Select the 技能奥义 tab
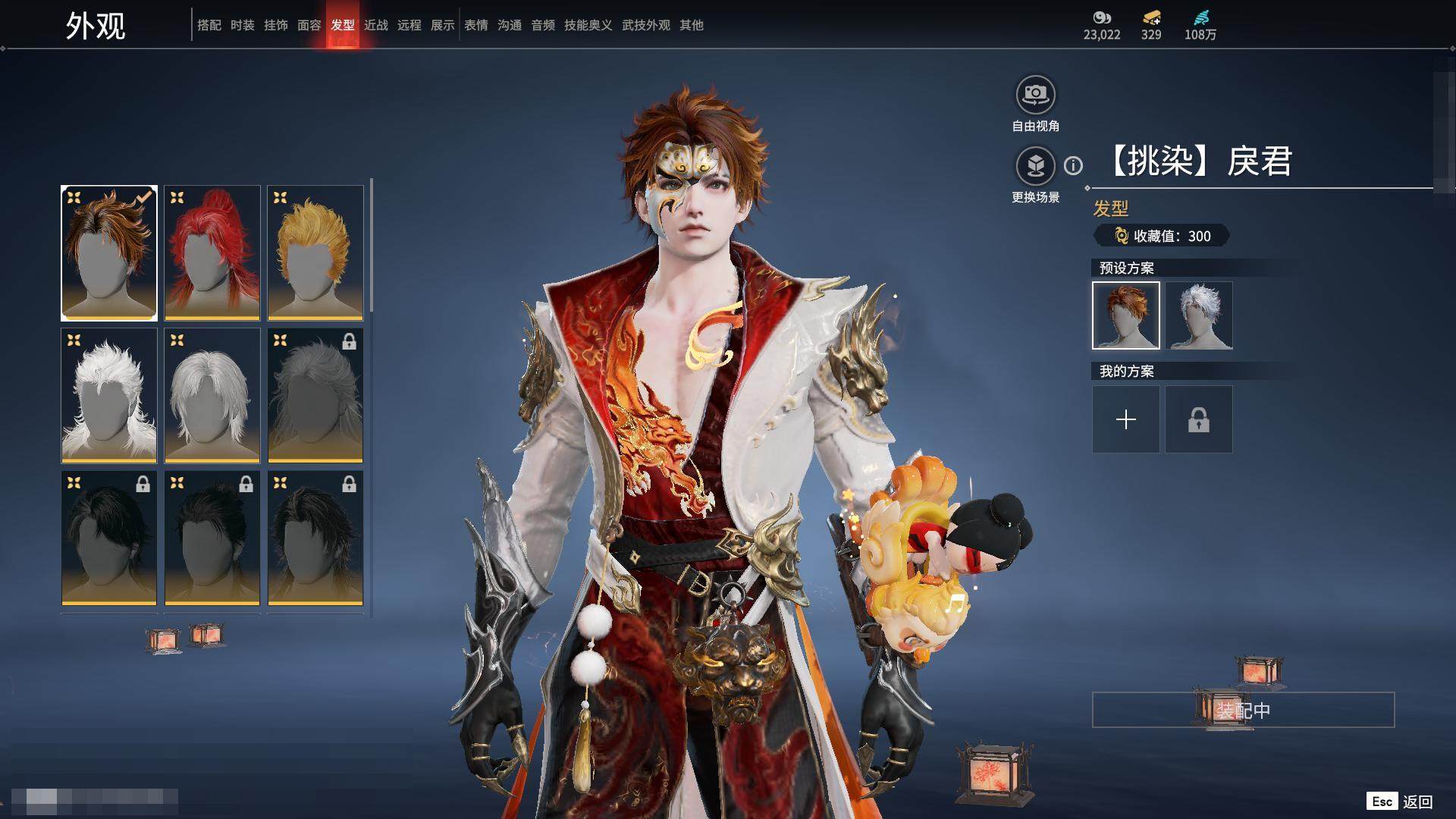 (588, 25)
